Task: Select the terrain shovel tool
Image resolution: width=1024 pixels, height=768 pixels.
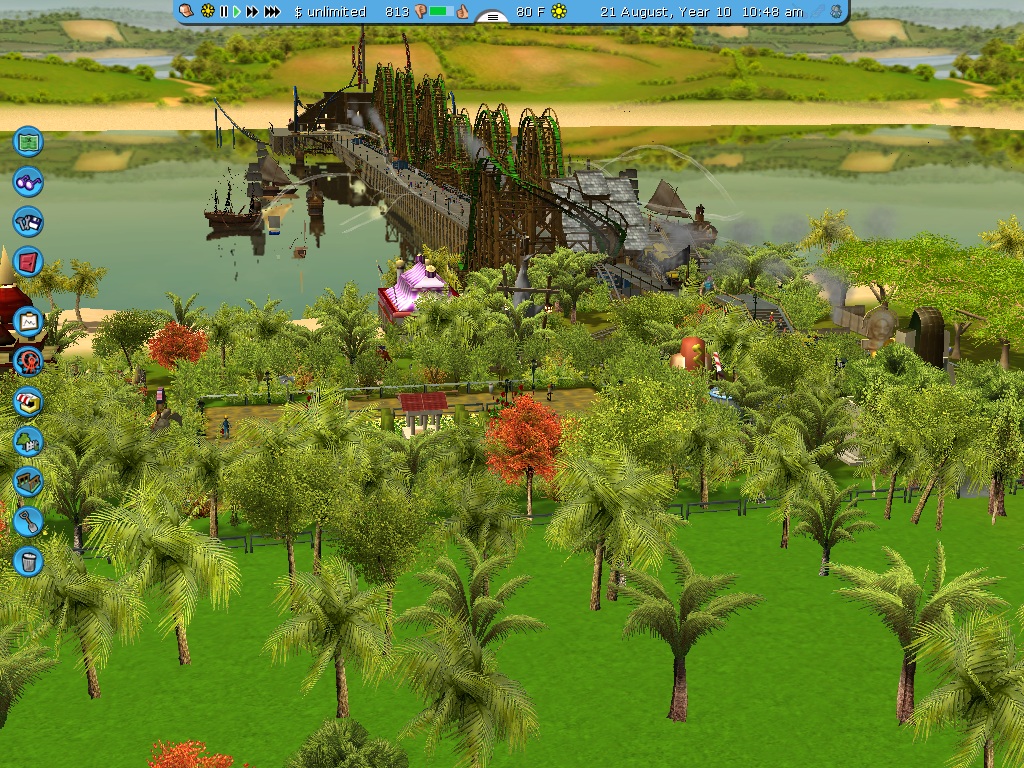Action: [28, 520]
